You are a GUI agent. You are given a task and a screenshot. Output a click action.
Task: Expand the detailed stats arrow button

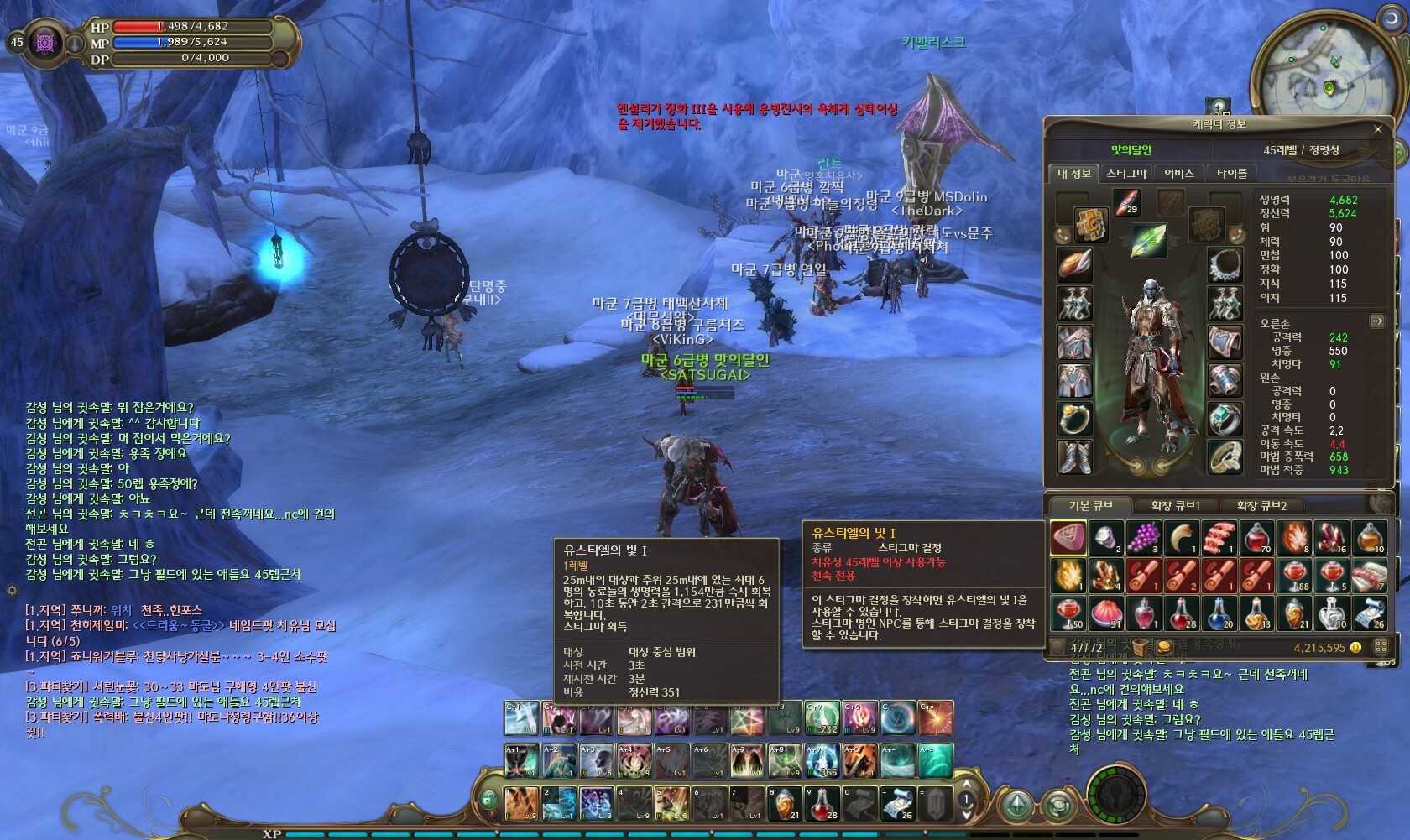pos(1376,321)
